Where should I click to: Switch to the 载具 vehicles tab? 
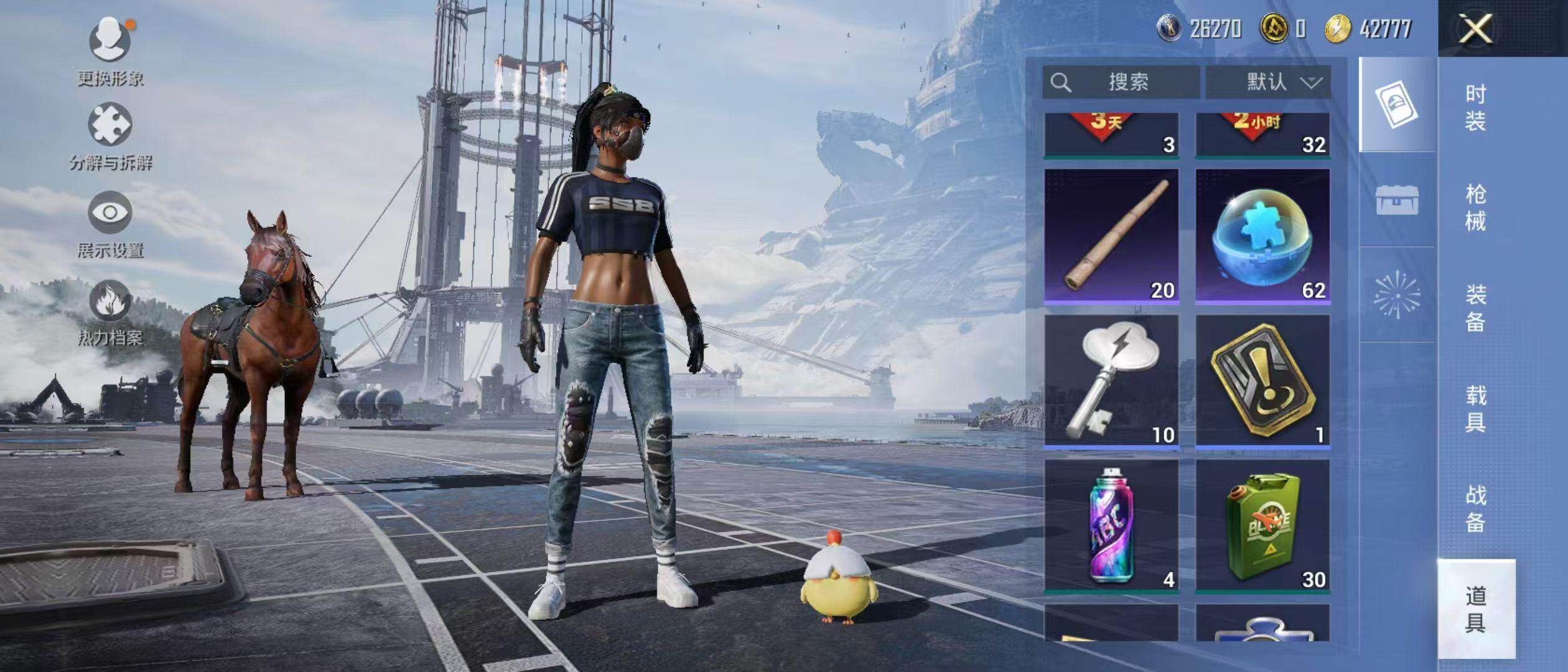[1475, 408]
